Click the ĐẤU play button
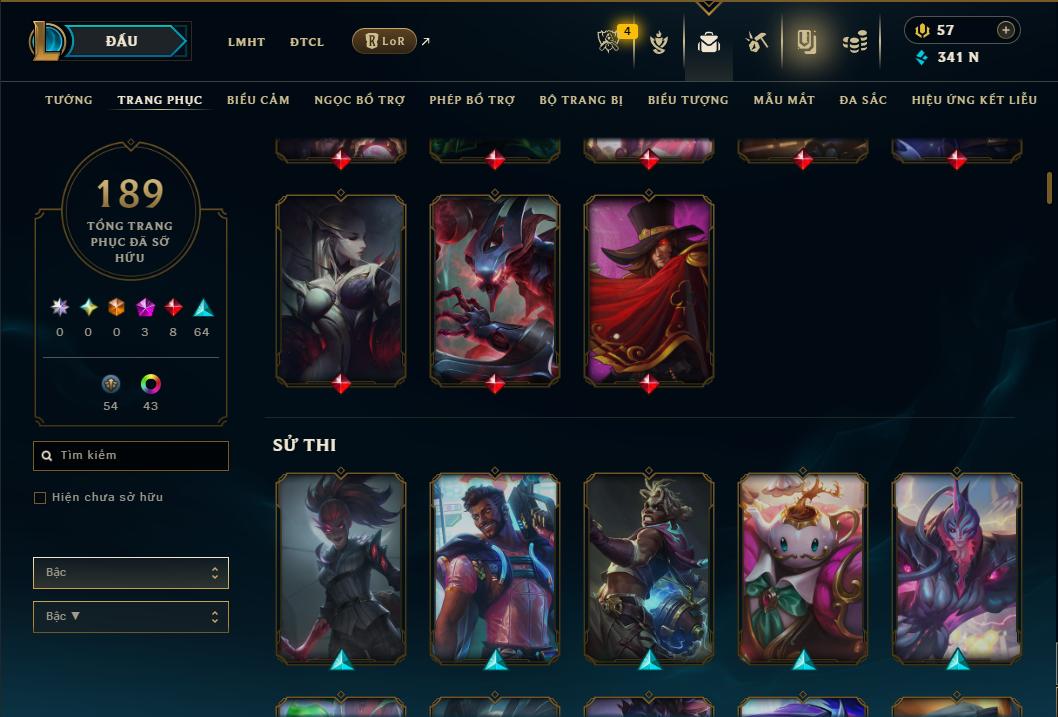Screen dimensions: 1058x717 [x=122, y=41]
